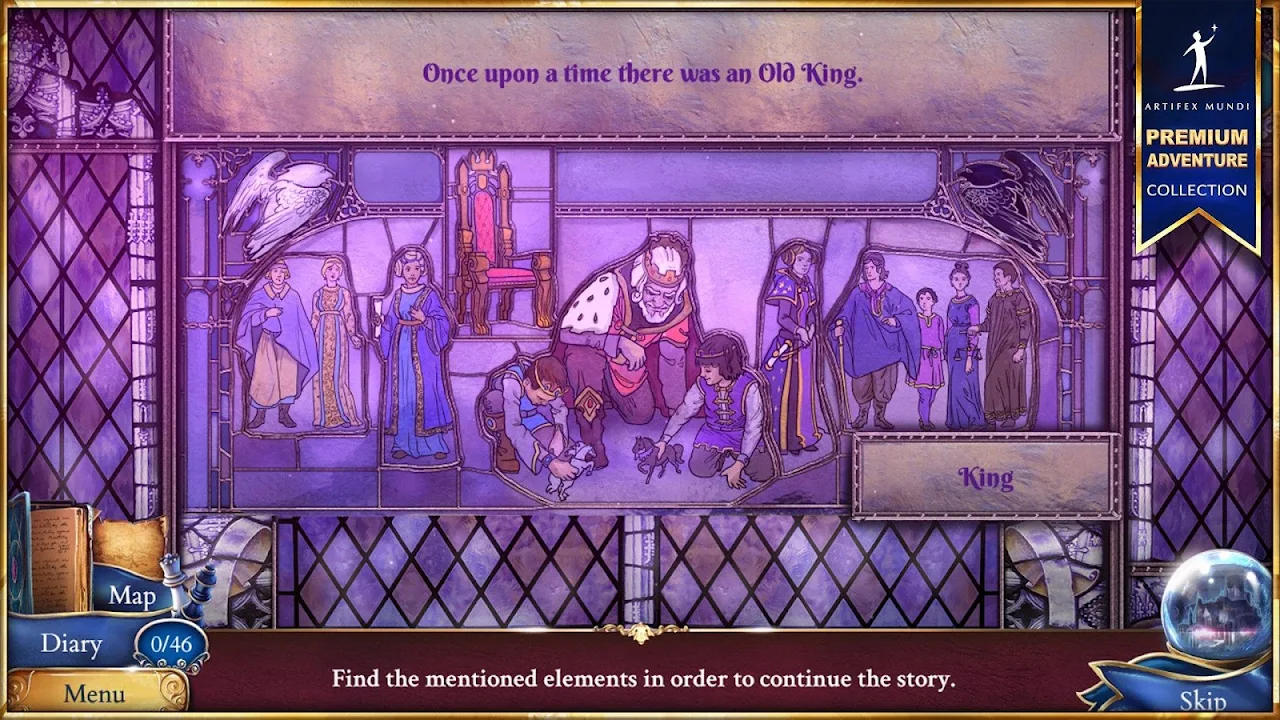The image size is (1280, 720).
Task: Skip the stained glass puzzle
Action: pyautogui.click(x=1201, y=699)
